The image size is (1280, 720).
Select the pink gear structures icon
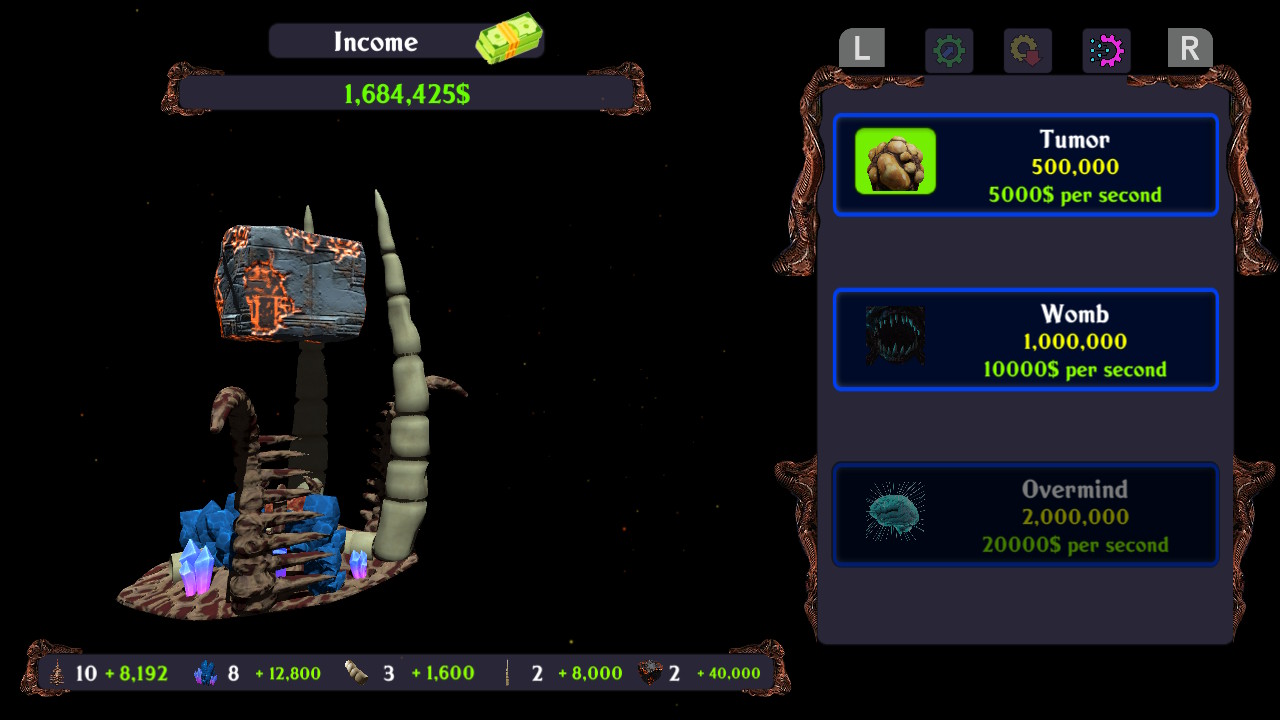pos(1105,51)
